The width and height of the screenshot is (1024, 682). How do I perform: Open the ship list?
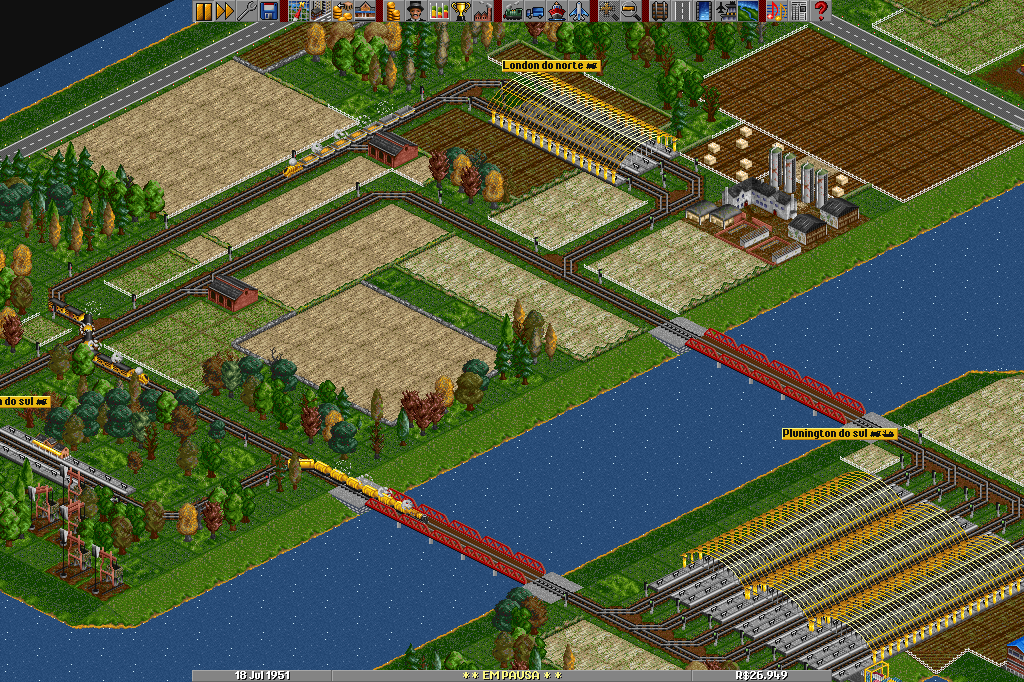coord(556,11)
